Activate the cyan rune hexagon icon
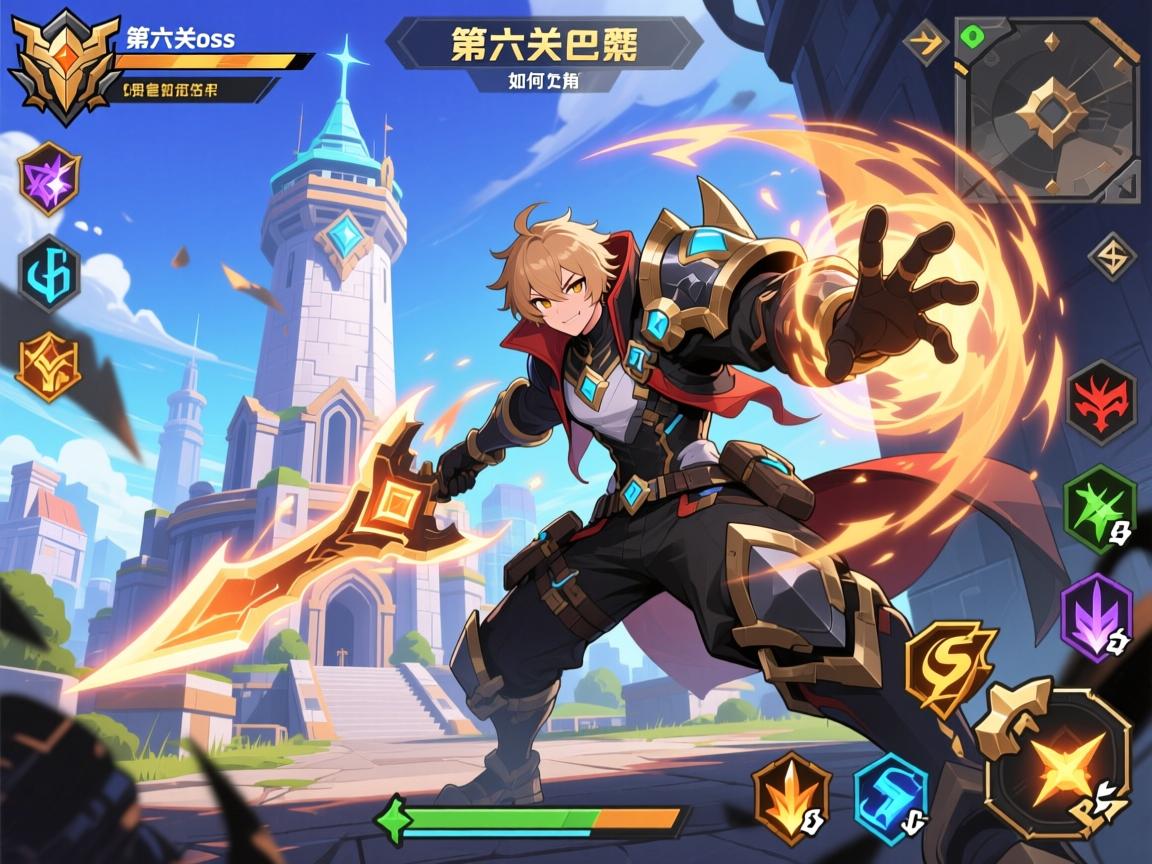The height and width of the screenshot is (864, 1152). pyautogui.click(x=48, y=274)
